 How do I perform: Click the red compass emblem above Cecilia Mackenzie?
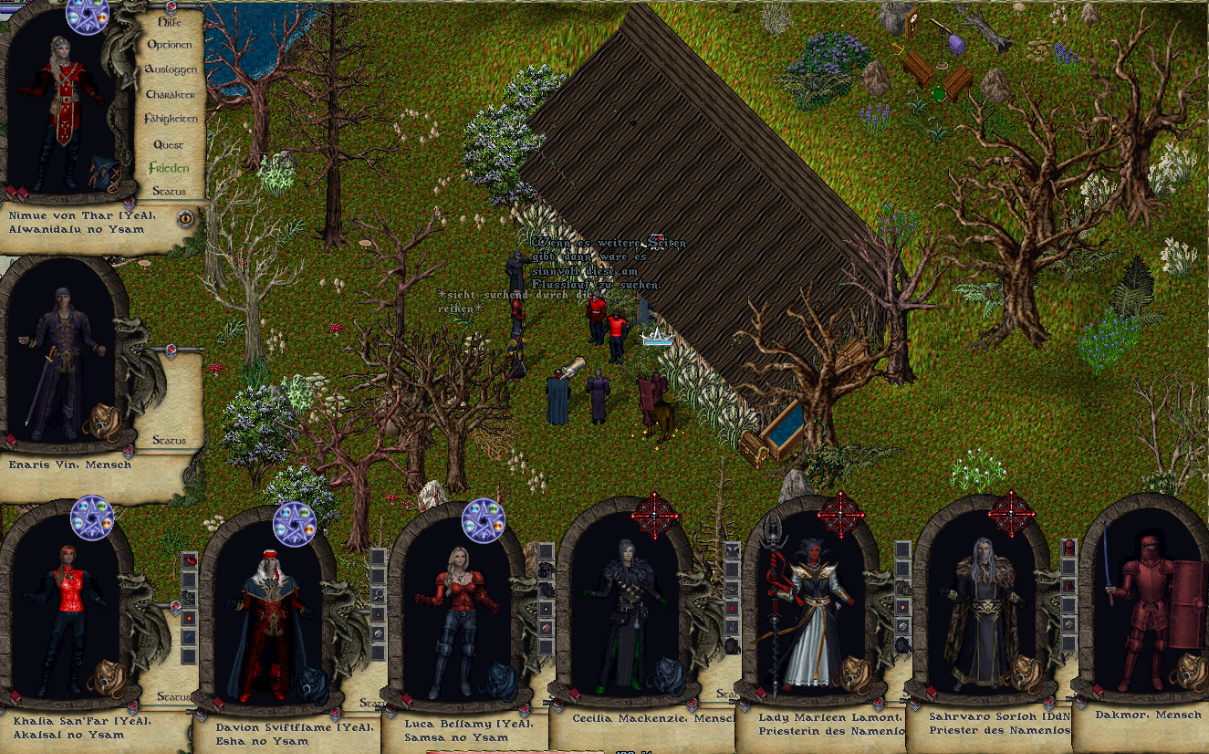click(655, 515)
